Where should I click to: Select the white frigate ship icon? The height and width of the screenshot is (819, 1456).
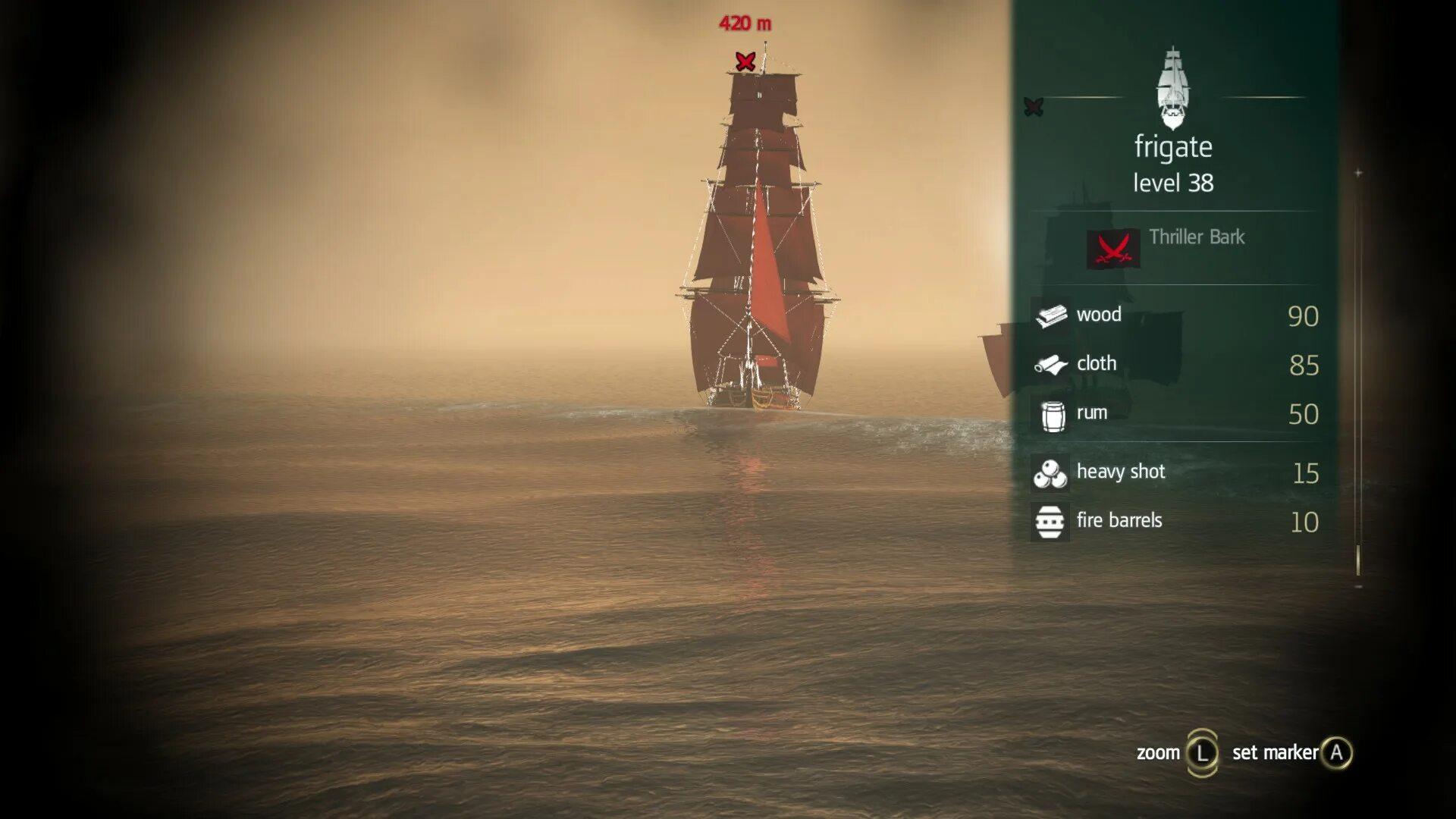(x=1173, y=87)
